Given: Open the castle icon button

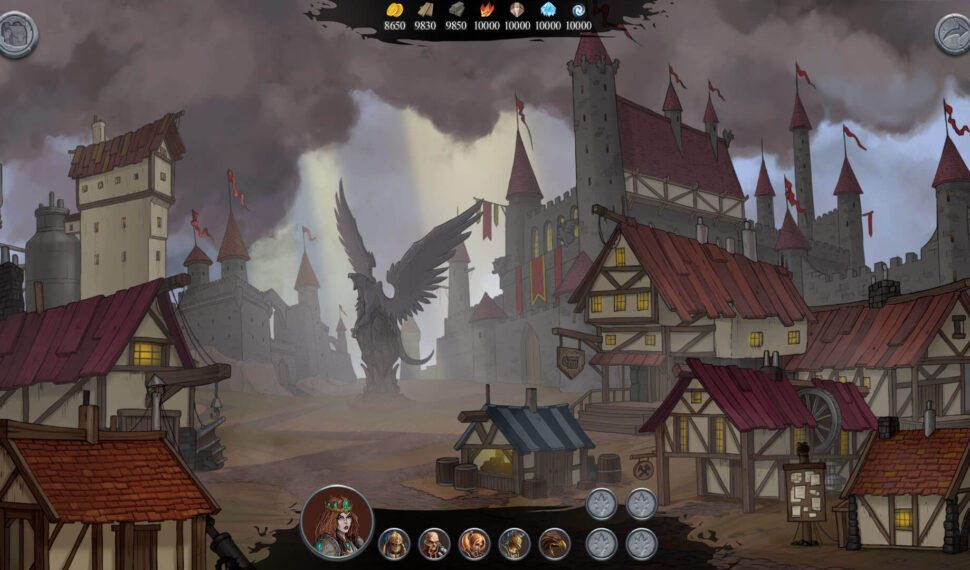Looking at the screenshot, I should (16, 34).
